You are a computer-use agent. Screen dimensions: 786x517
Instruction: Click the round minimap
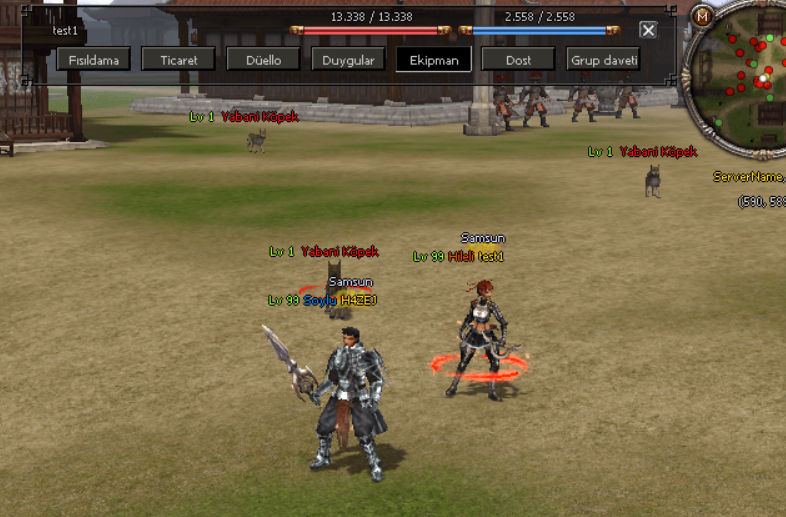point(745,72)
